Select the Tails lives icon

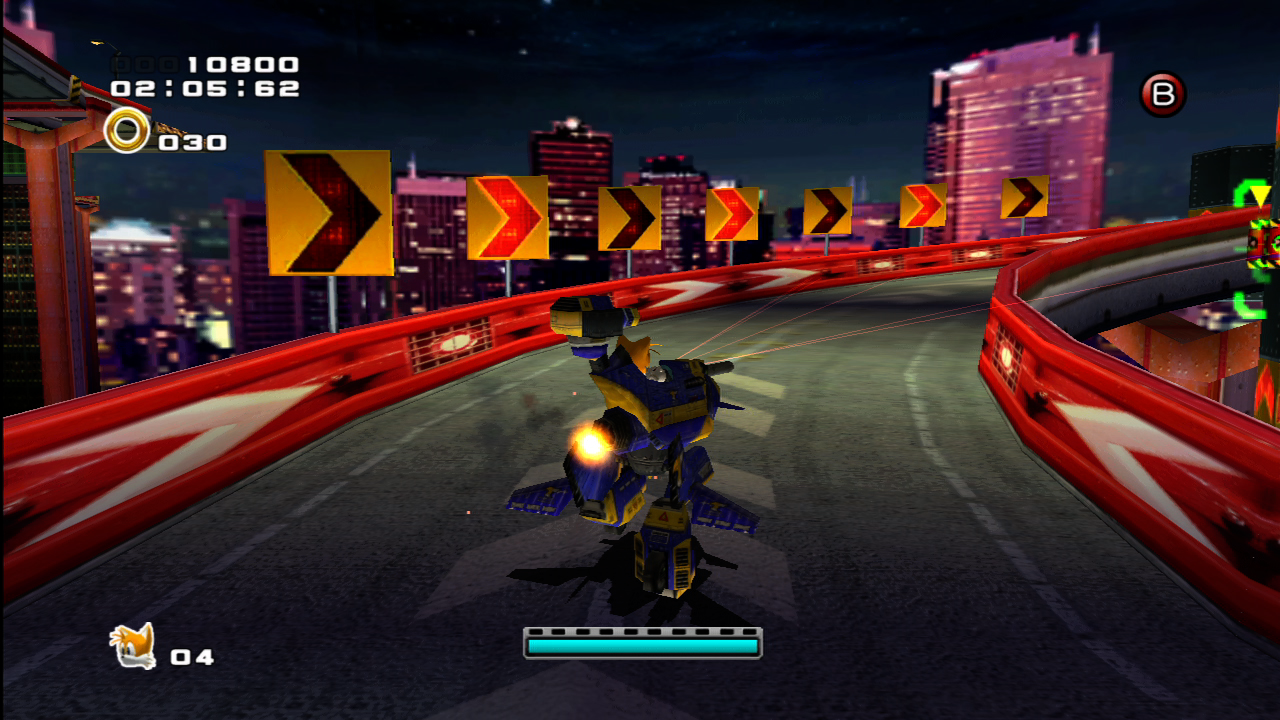(x=133, y=646)
